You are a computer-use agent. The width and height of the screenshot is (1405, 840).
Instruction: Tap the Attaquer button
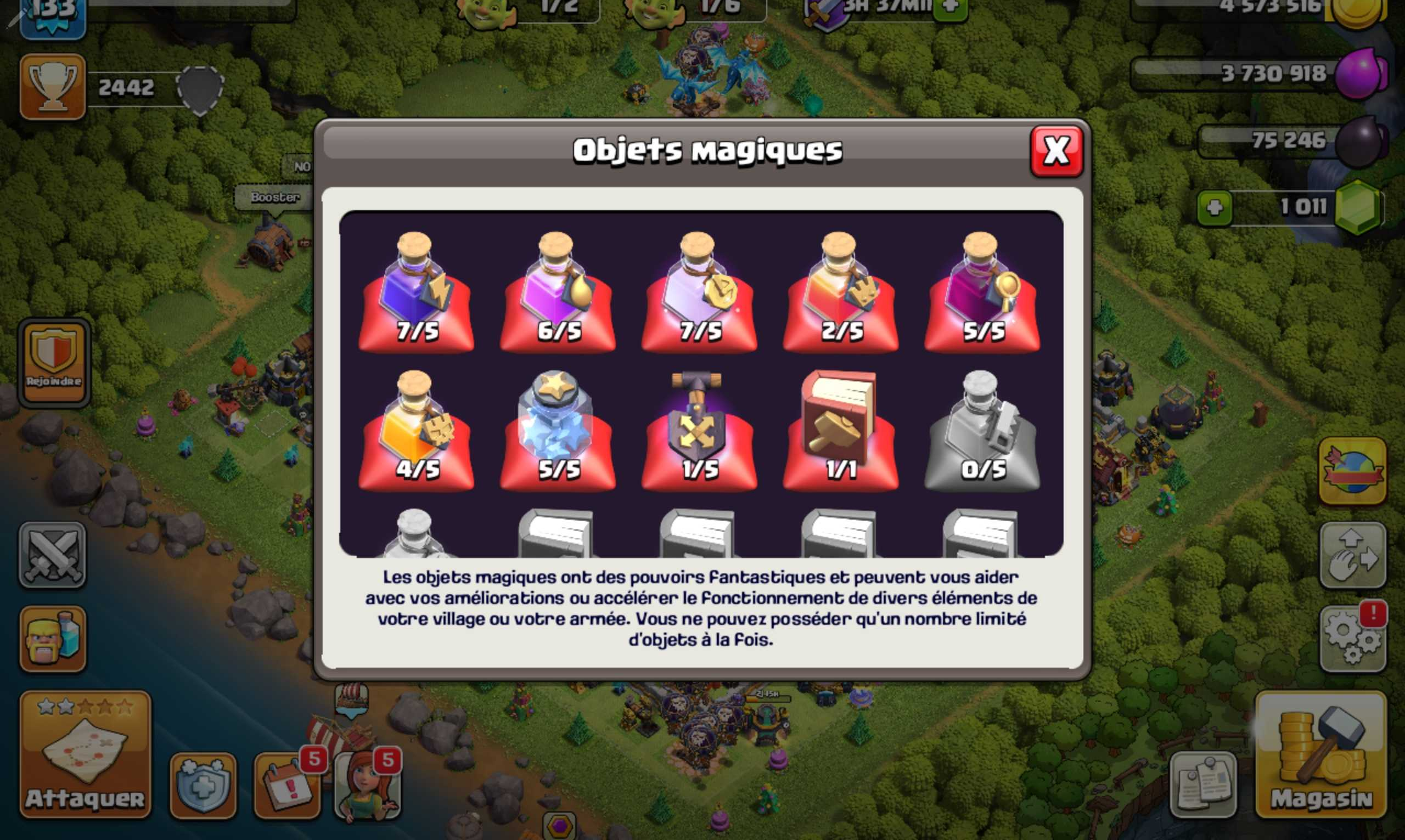click(x=85, y=754)
